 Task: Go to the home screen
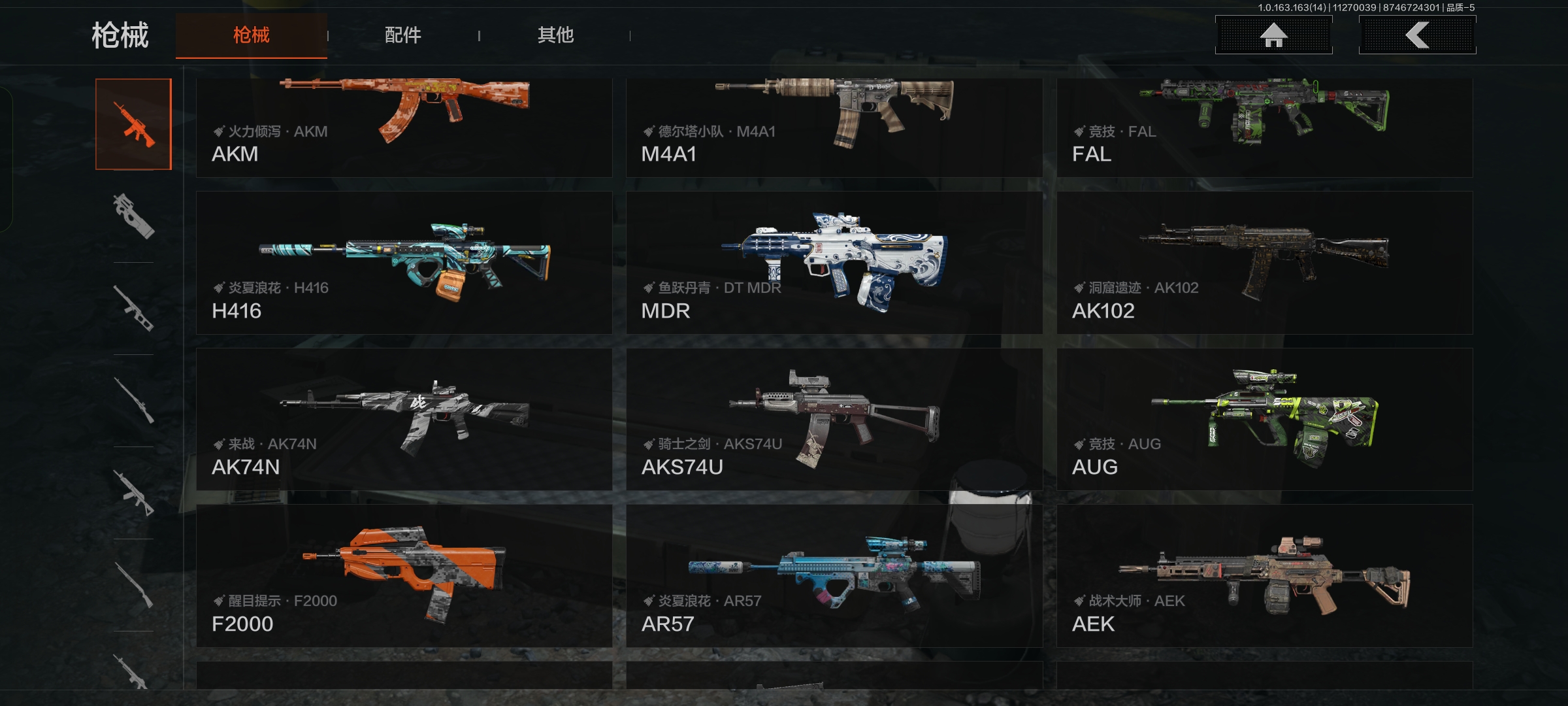click(x=1273, y=35)
